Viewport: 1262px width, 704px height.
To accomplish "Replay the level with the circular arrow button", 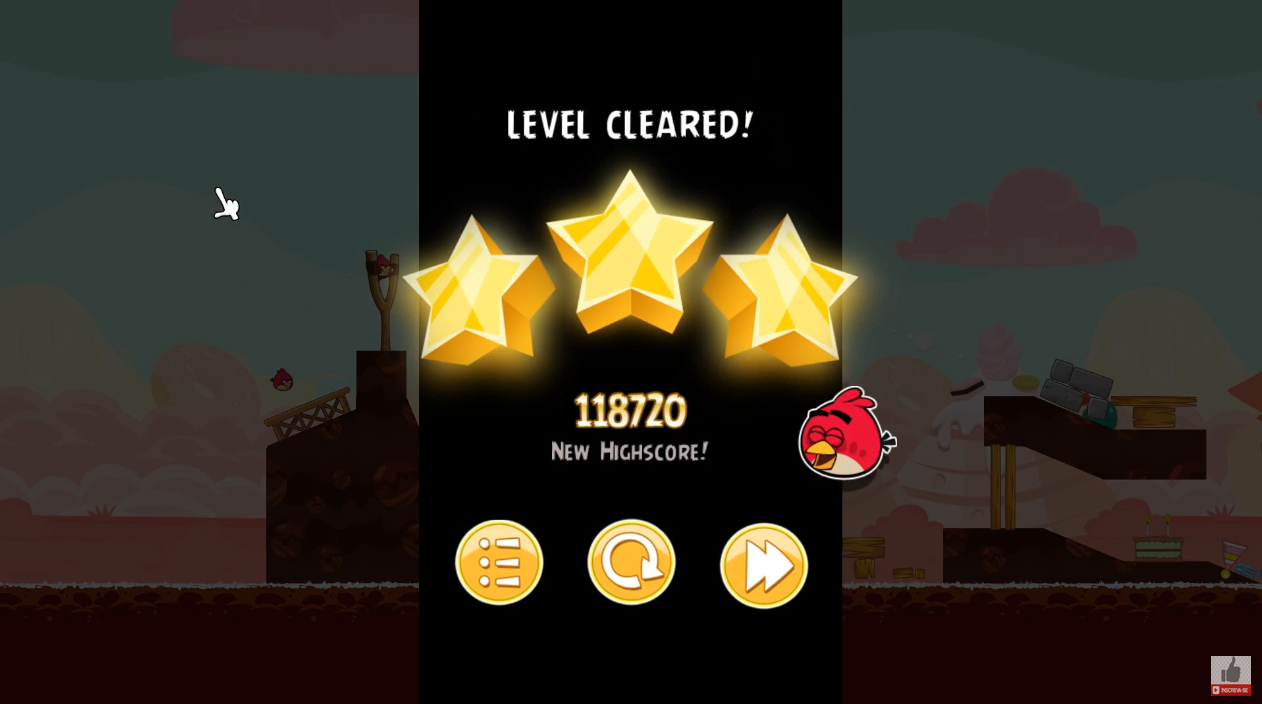I will pyautogui.click(x=631, y=562).
